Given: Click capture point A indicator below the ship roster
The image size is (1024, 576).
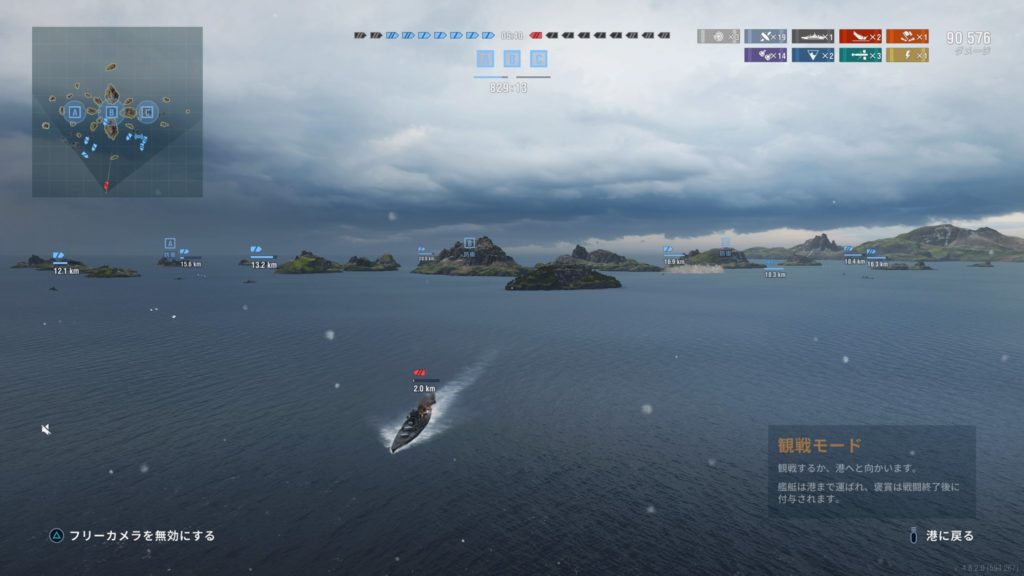Looking at the screenshot, I should (x=485, y=58).
